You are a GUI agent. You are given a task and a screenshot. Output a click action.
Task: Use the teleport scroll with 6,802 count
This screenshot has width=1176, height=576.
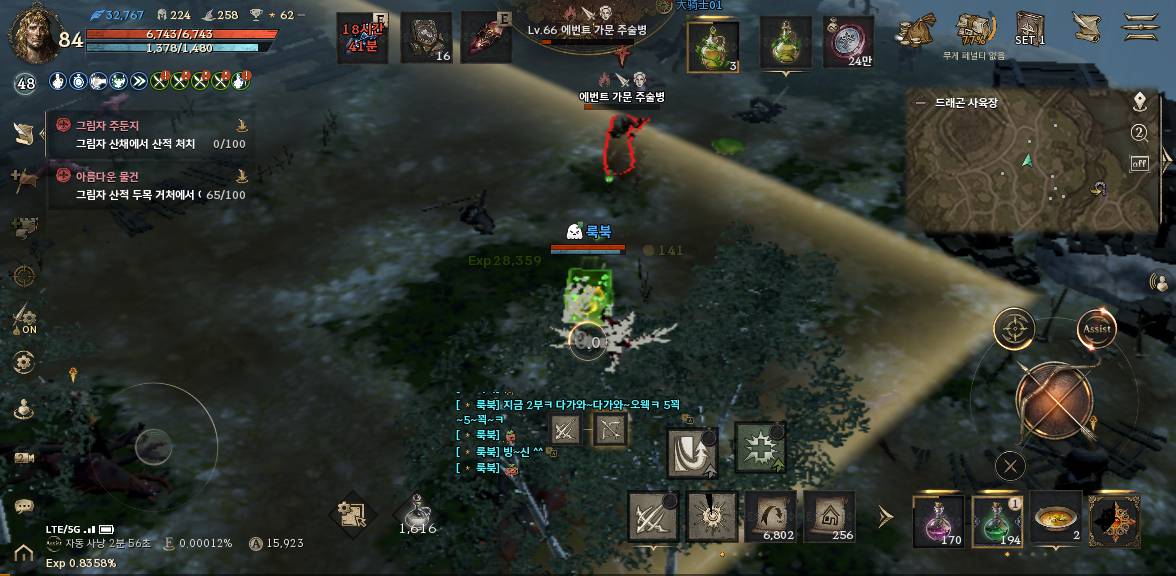coord(771,516)
